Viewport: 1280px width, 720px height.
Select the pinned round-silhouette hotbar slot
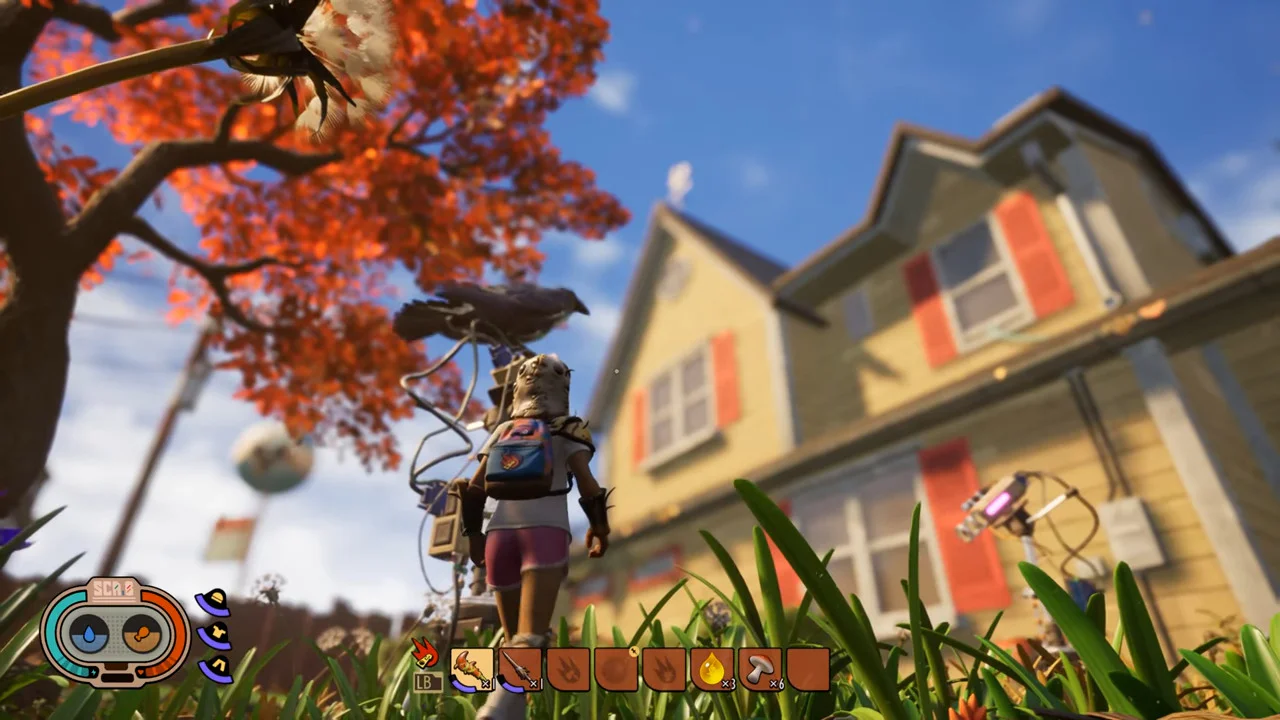point(616,669)
